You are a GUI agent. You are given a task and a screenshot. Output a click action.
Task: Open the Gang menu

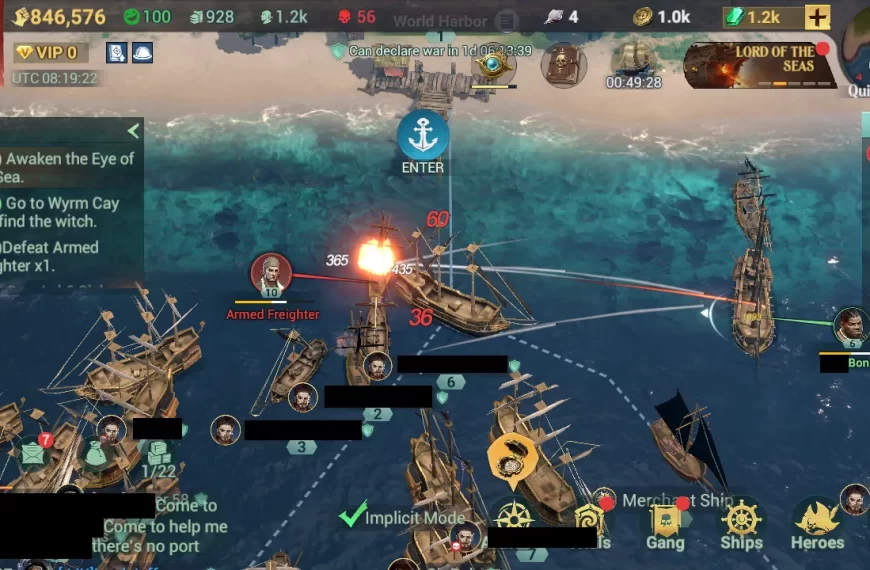665,523
